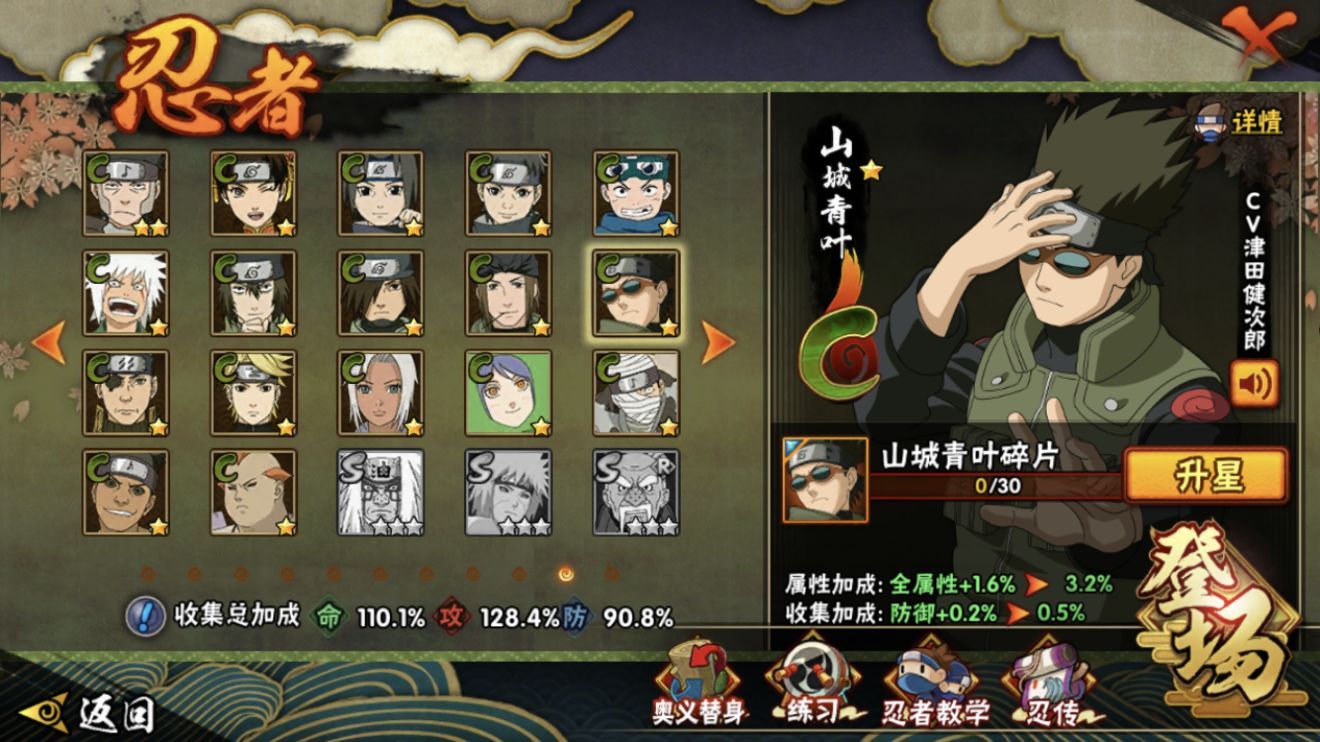Select the white-haired shouting ninja portrait
The height and width of the screenshot is (742, 1320).
(126, 293)
